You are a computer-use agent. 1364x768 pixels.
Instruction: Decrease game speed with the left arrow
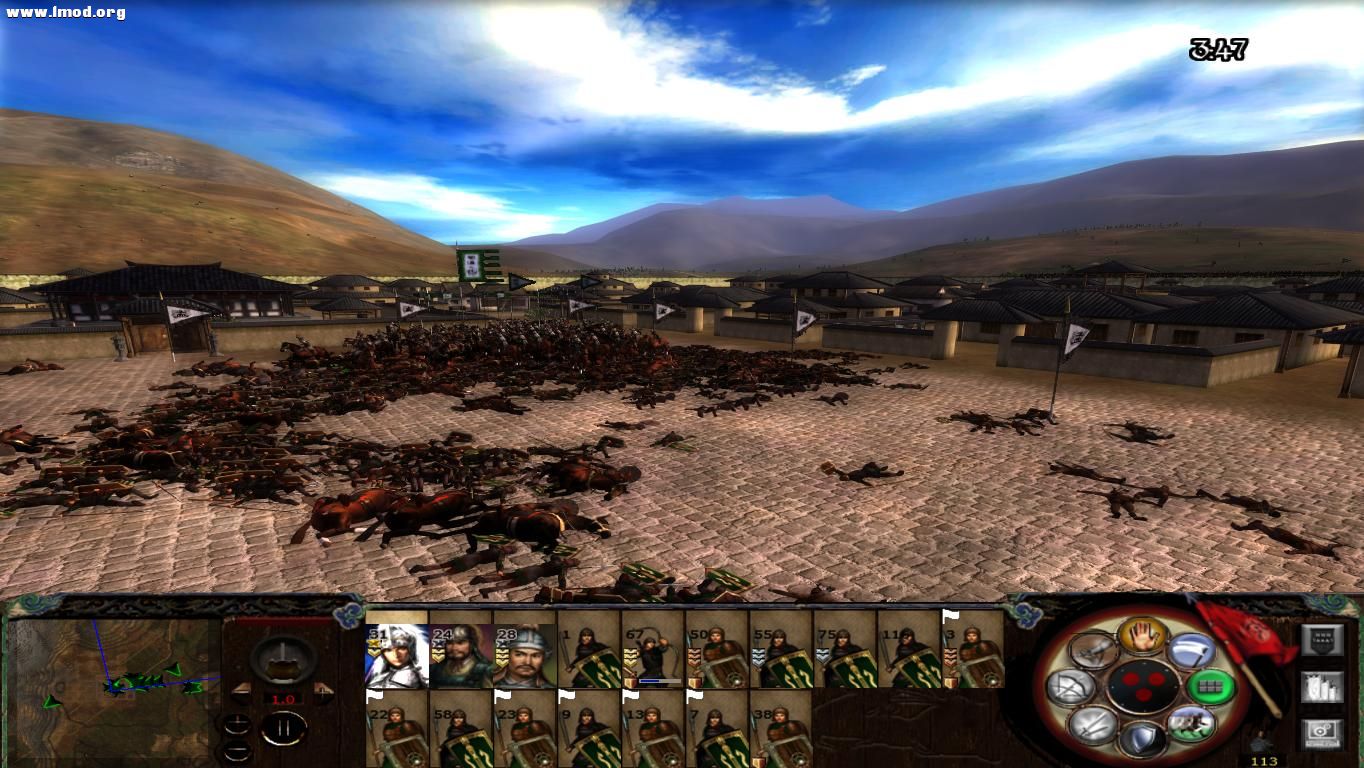240,694
